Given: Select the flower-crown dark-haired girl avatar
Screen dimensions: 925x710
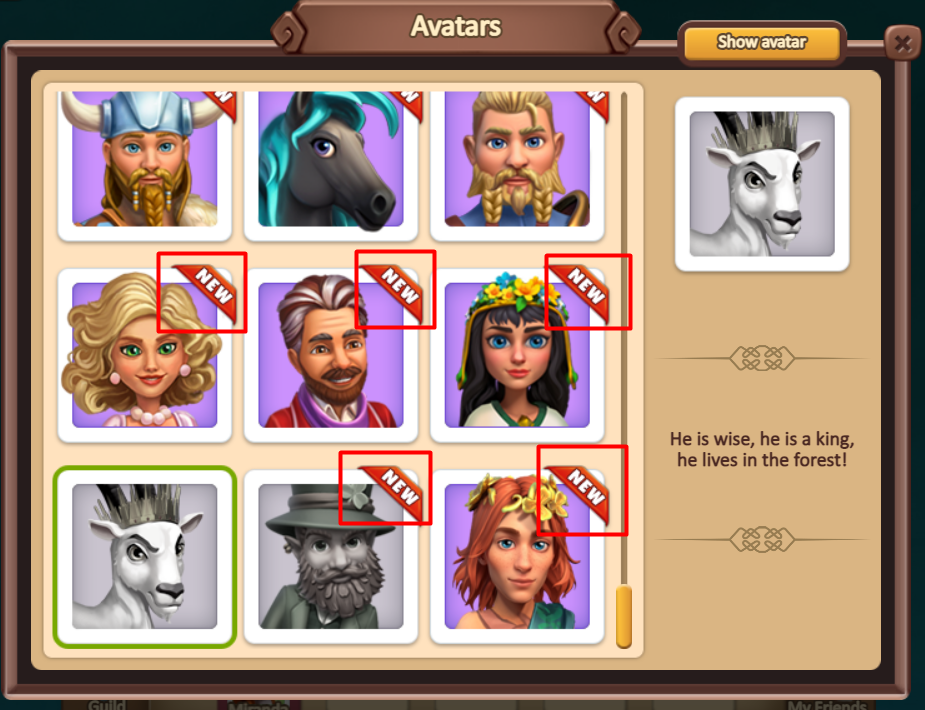Looking at the screenshot, I should point(517,355).
